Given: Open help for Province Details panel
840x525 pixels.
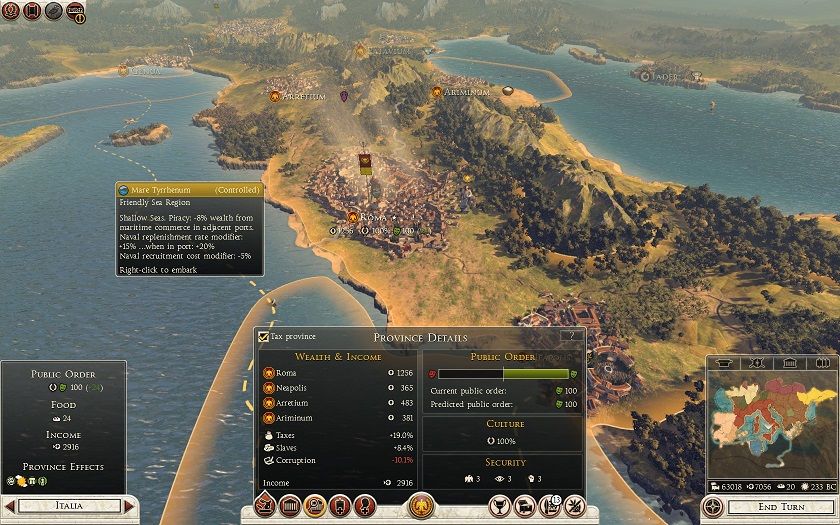Looking at the screenshot, I should (x=572, y=336).
